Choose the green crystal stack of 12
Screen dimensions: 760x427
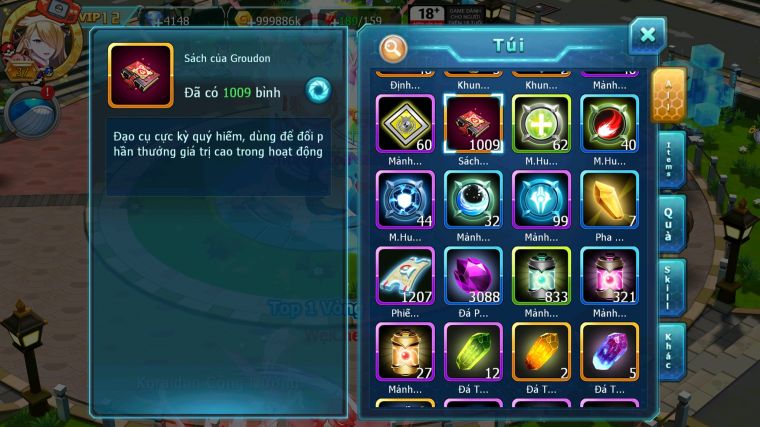pos(473,351)
